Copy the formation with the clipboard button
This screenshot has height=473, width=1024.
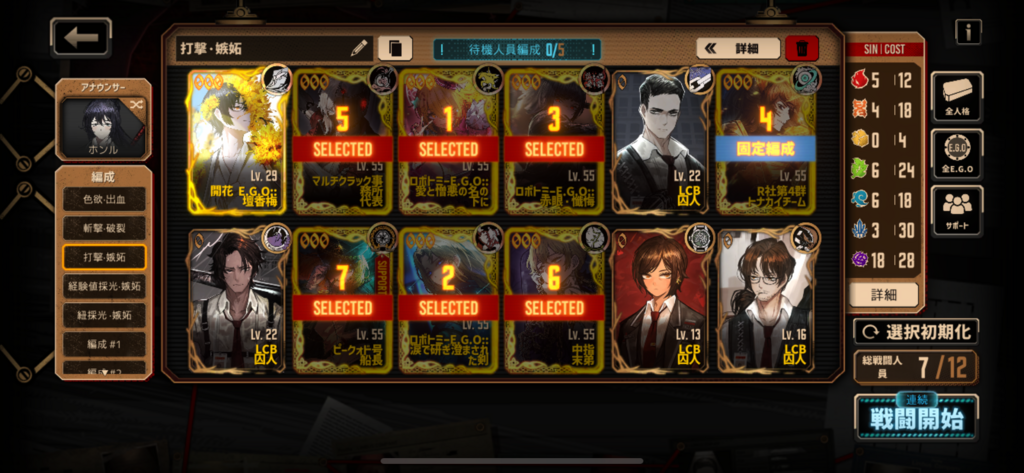click(x=395, y=47)
